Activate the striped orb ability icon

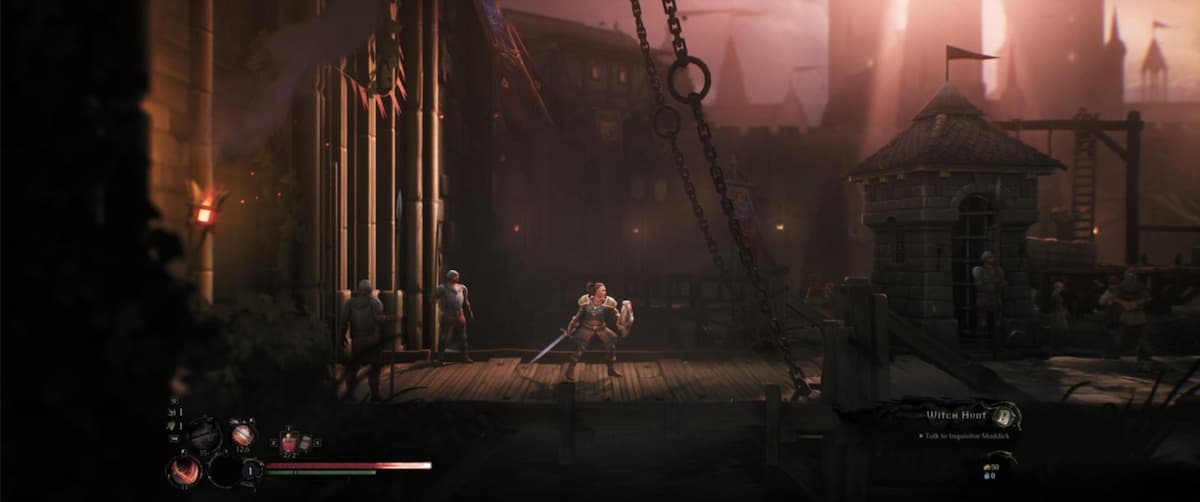click(243, 434)
